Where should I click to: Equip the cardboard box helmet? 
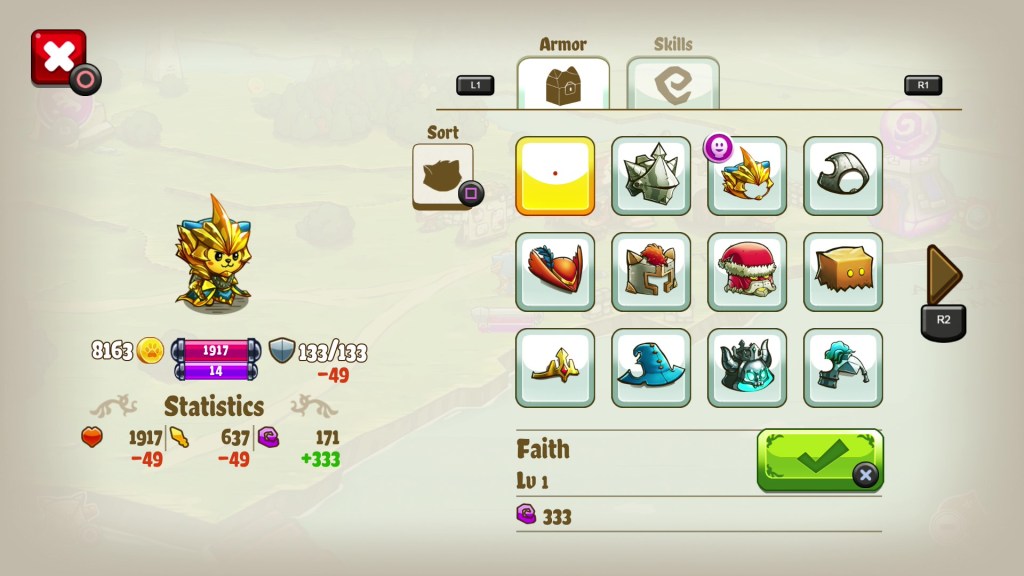[x=843, y=271]
